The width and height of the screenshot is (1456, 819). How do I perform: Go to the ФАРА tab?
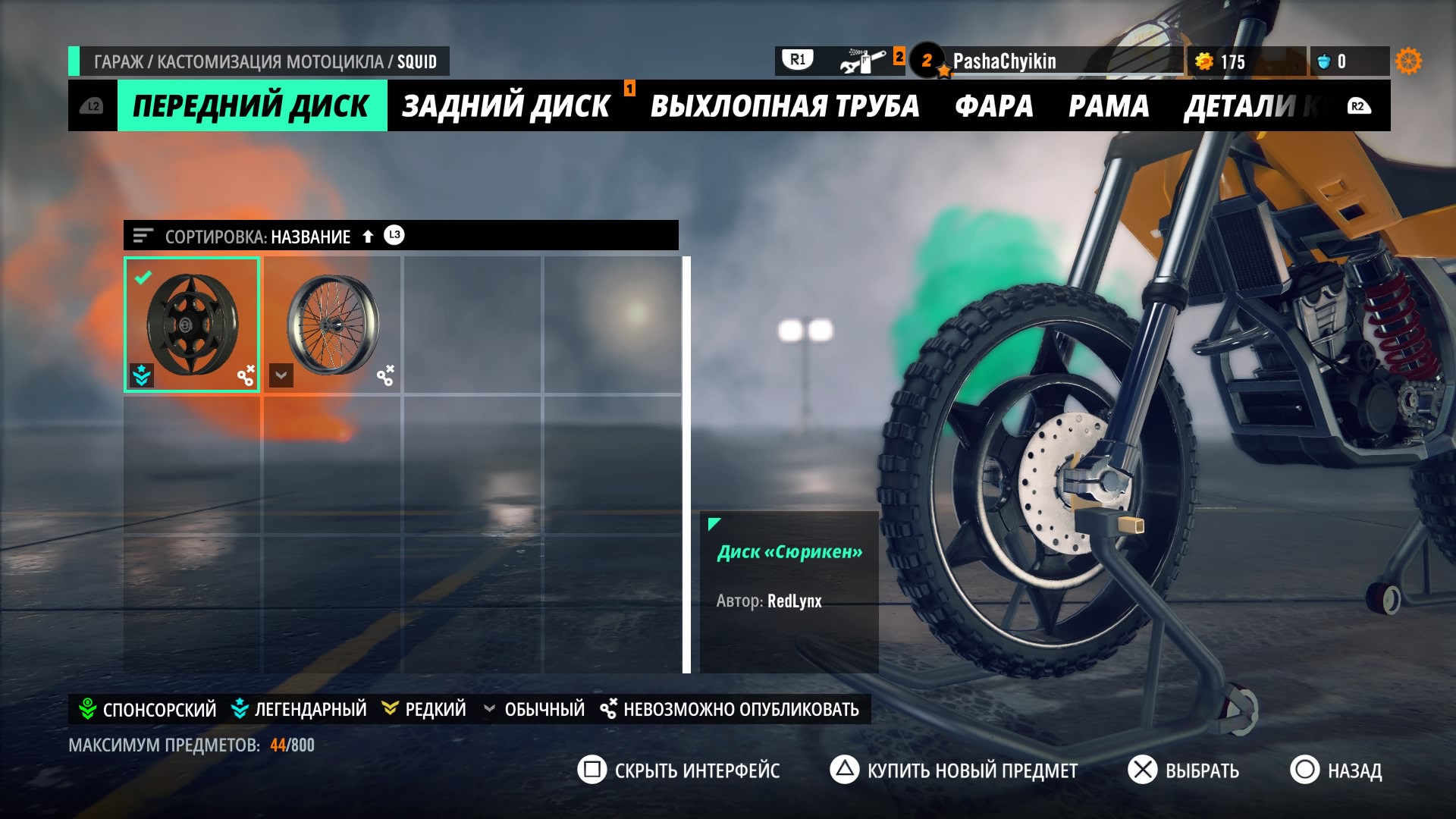(993, 106)
